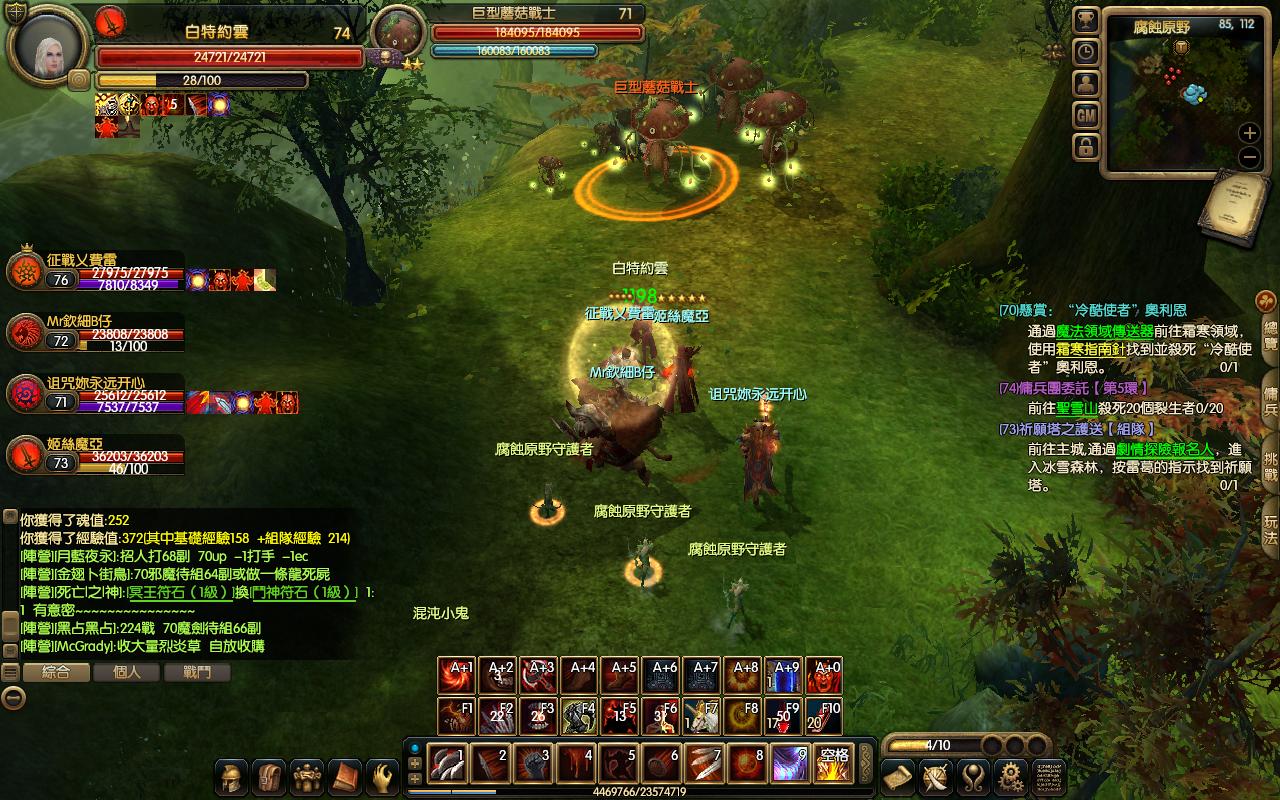This screenshot has width=1280, height=800.
Task: Toggle the padlock icon beside the minimap
Action: (x=1086, y=148)
